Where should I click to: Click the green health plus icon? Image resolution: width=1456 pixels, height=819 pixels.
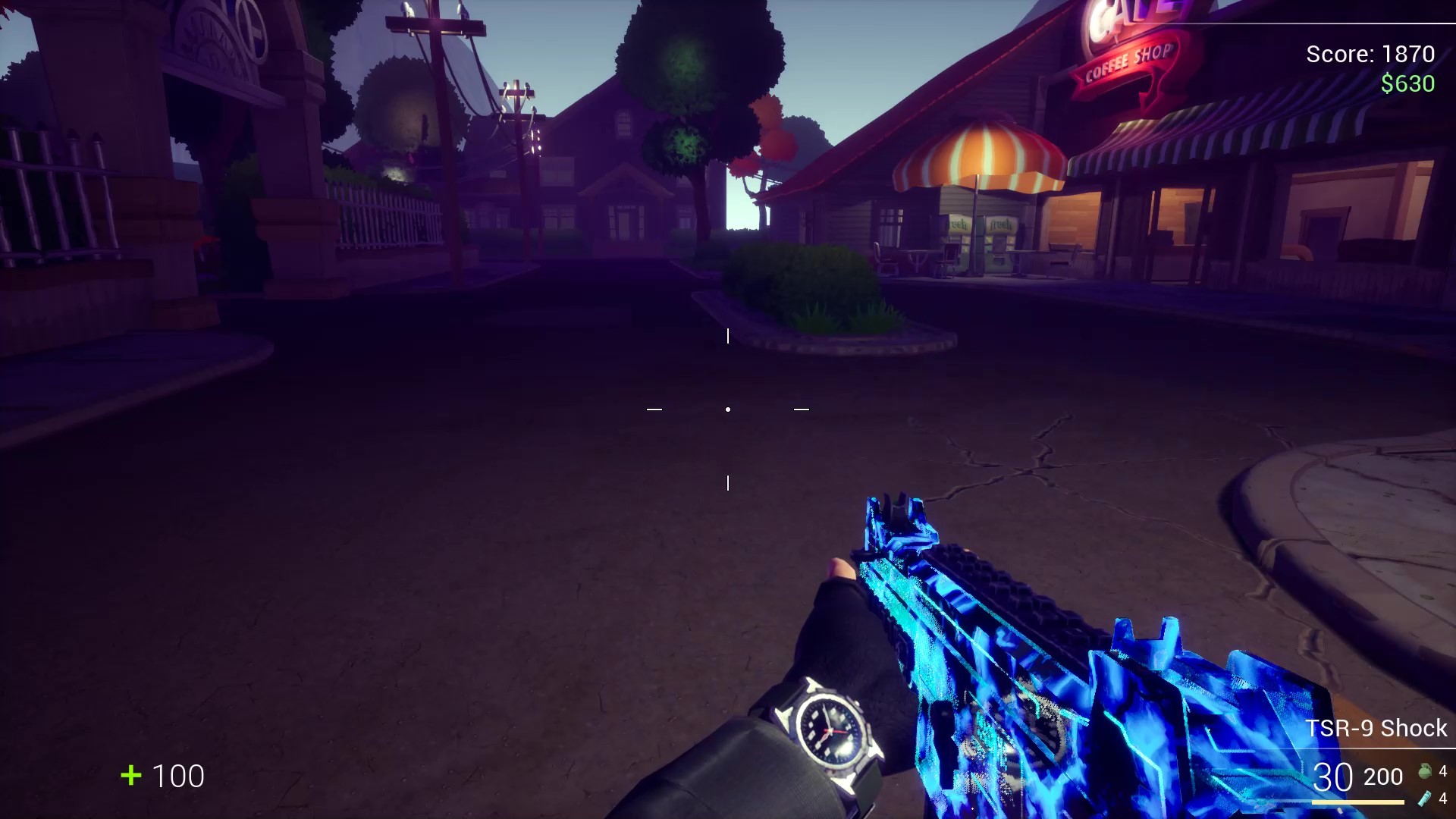tap(130, 777)
